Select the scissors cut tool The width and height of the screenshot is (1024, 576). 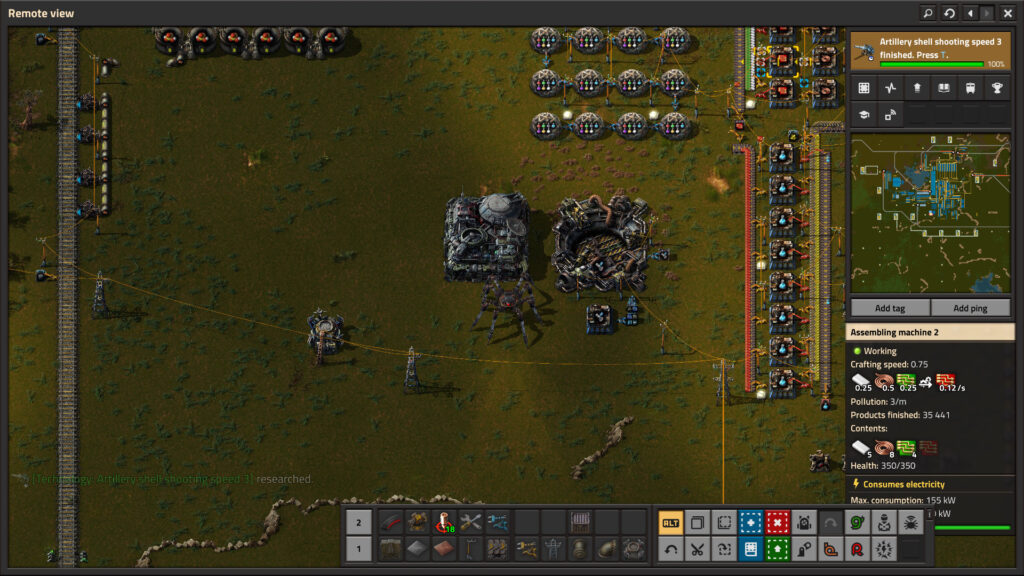point(697,548)
